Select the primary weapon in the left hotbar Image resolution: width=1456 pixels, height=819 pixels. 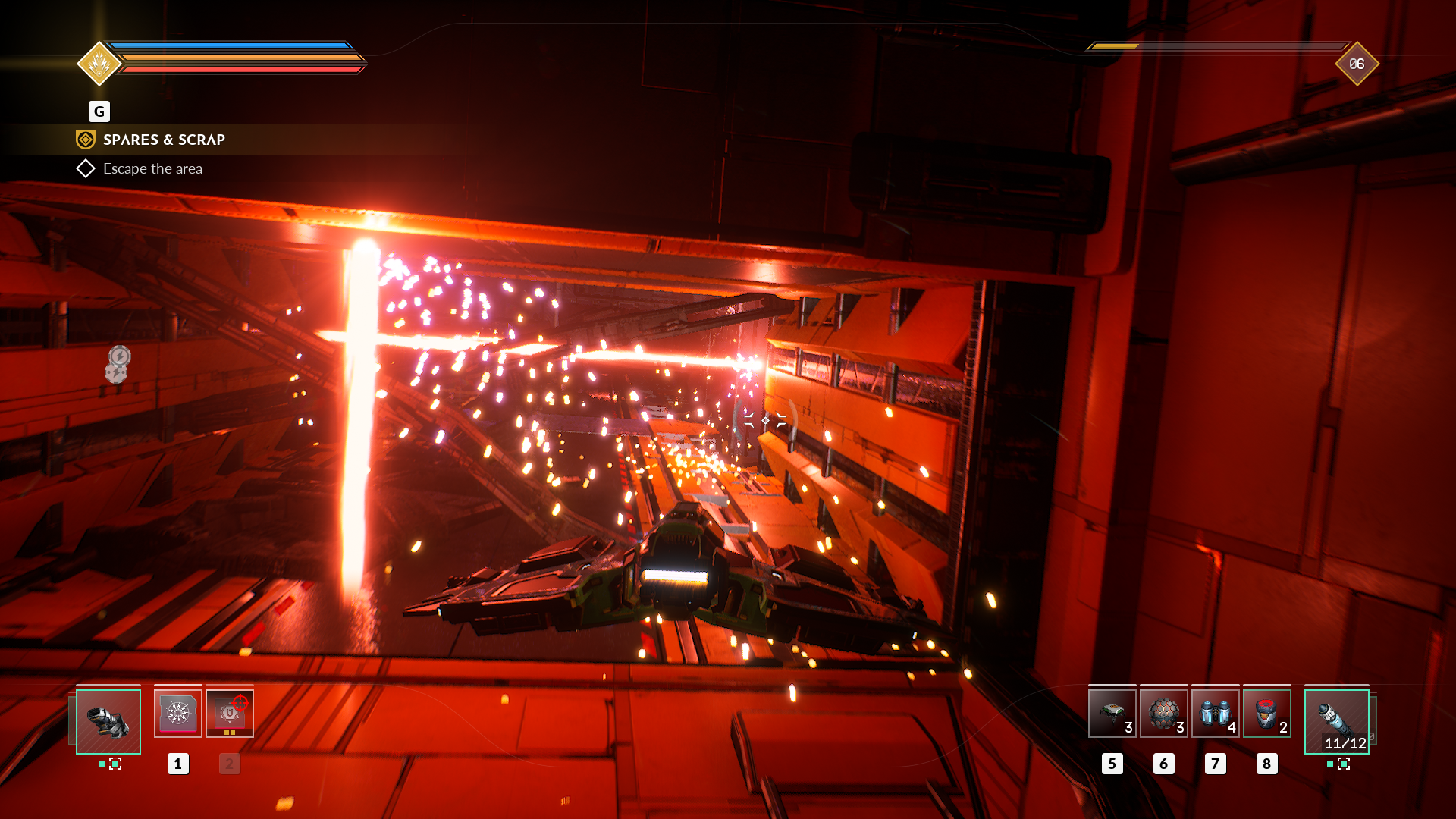(108, 720)
